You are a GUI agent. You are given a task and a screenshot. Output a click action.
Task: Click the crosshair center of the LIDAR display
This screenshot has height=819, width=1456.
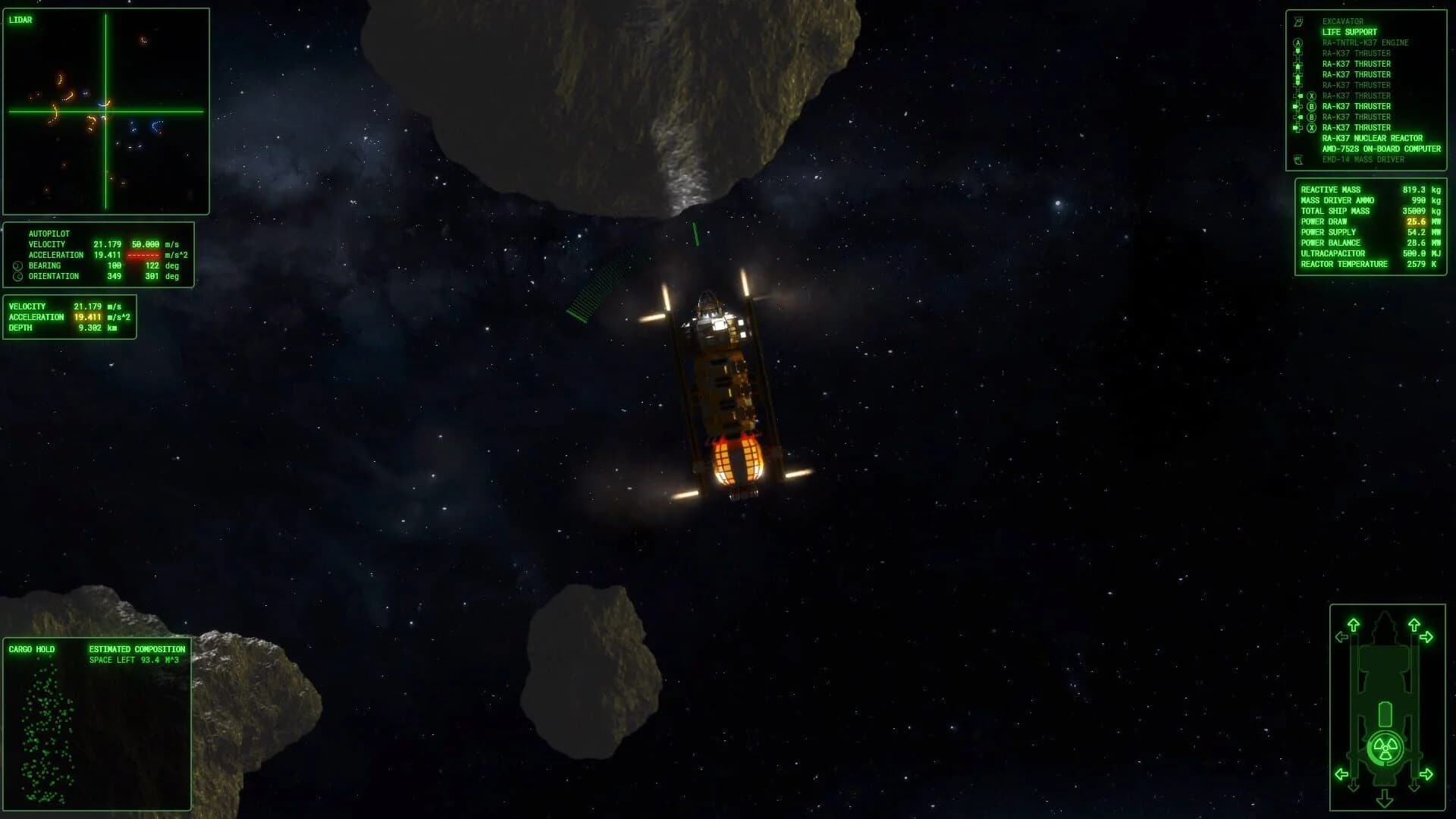tap(106, 111)
